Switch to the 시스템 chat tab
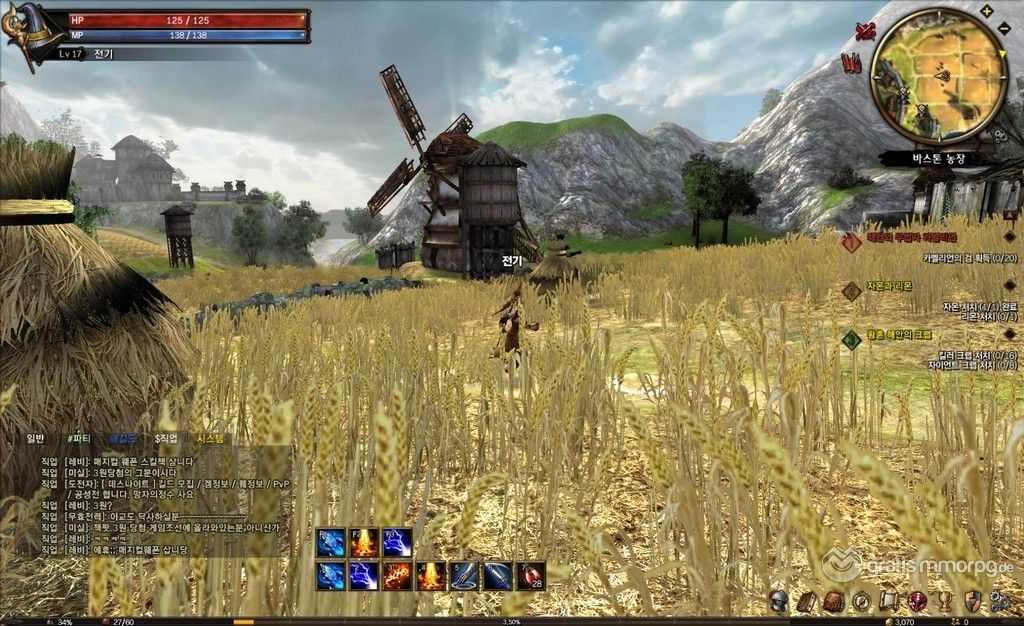 [x=212, y=438]
